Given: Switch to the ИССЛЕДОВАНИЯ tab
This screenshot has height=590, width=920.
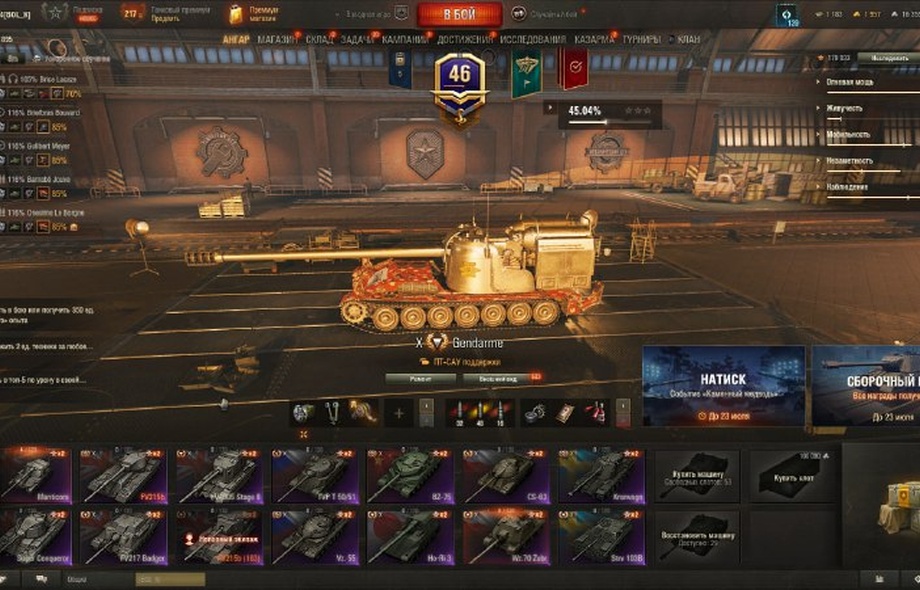Looking at the screenshot, I should 532,40.
